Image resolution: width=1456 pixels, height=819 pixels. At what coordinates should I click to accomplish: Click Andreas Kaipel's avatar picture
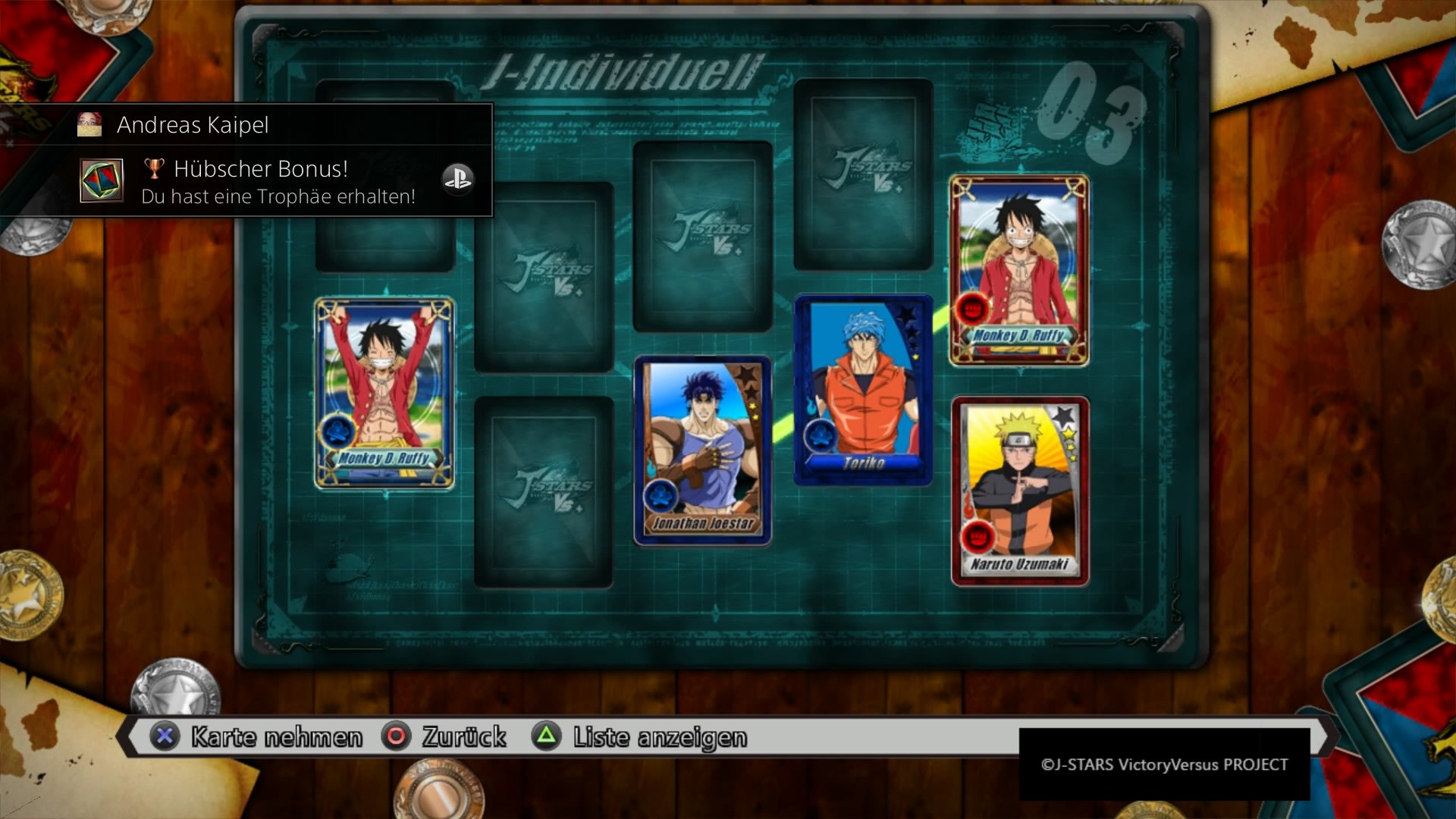(x=89, y=124)
